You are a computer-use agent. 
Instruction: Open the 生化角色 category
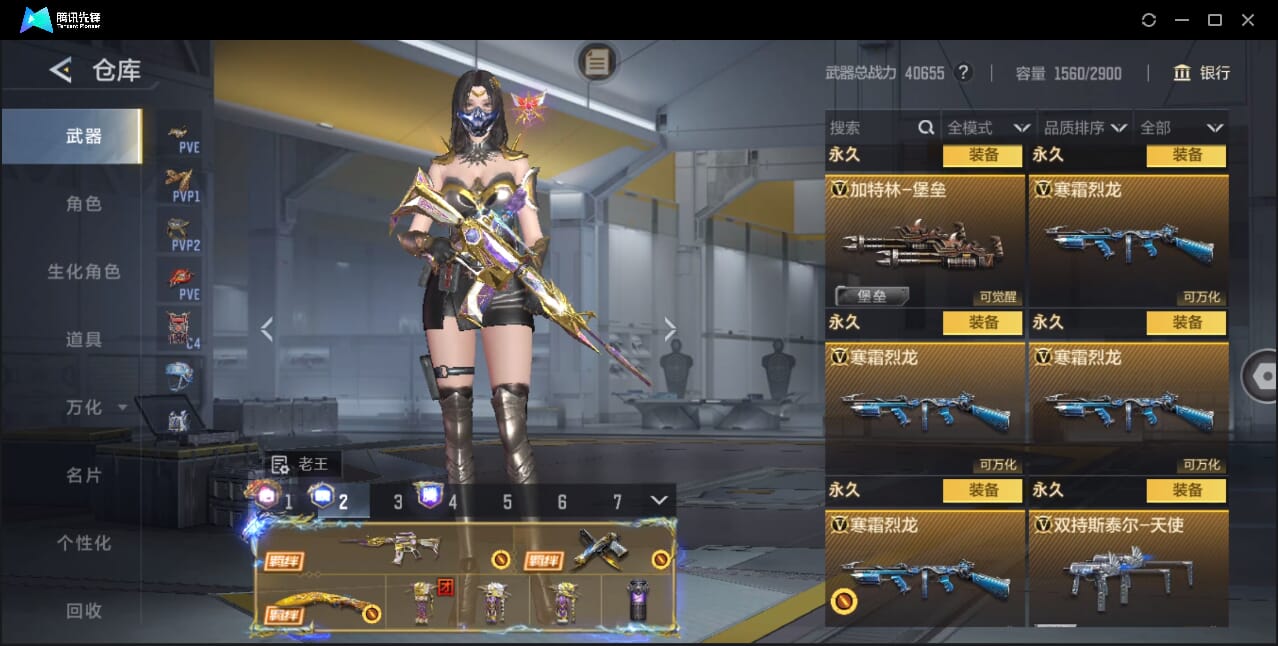tap(84, 272)
